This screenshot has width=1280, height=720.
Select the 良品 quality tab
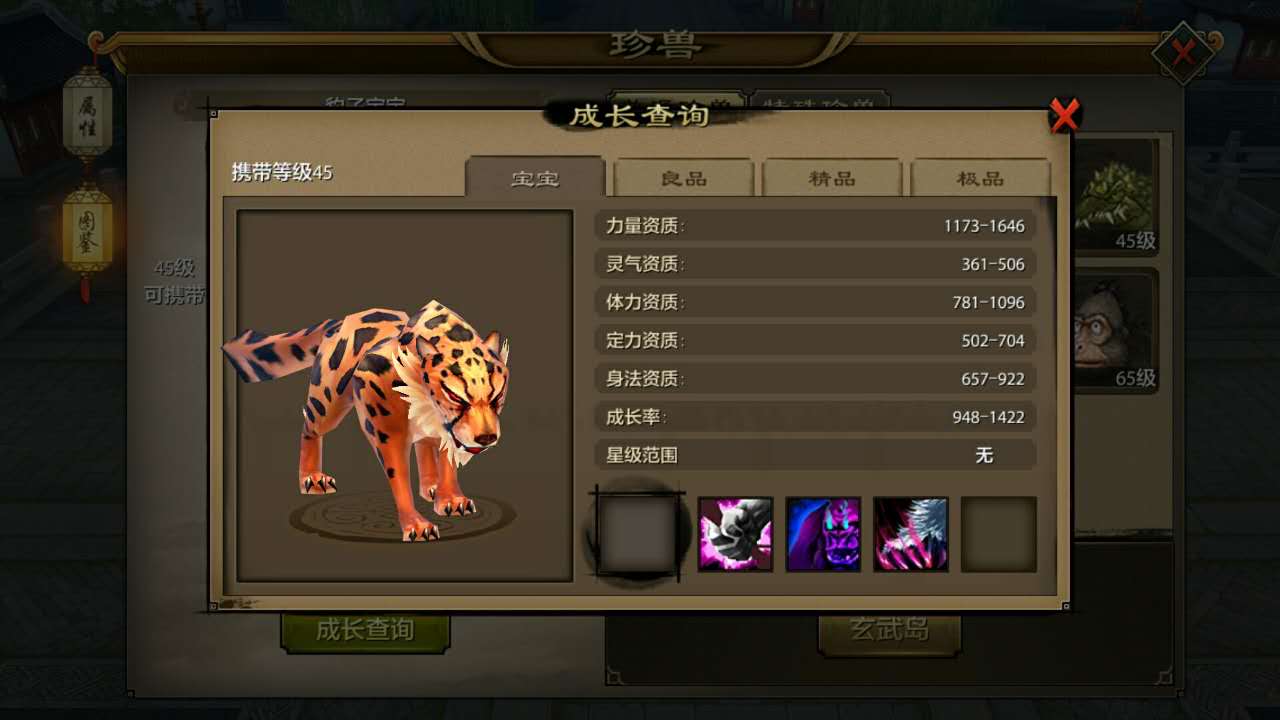pyautogui.click(x=684, y=178)
